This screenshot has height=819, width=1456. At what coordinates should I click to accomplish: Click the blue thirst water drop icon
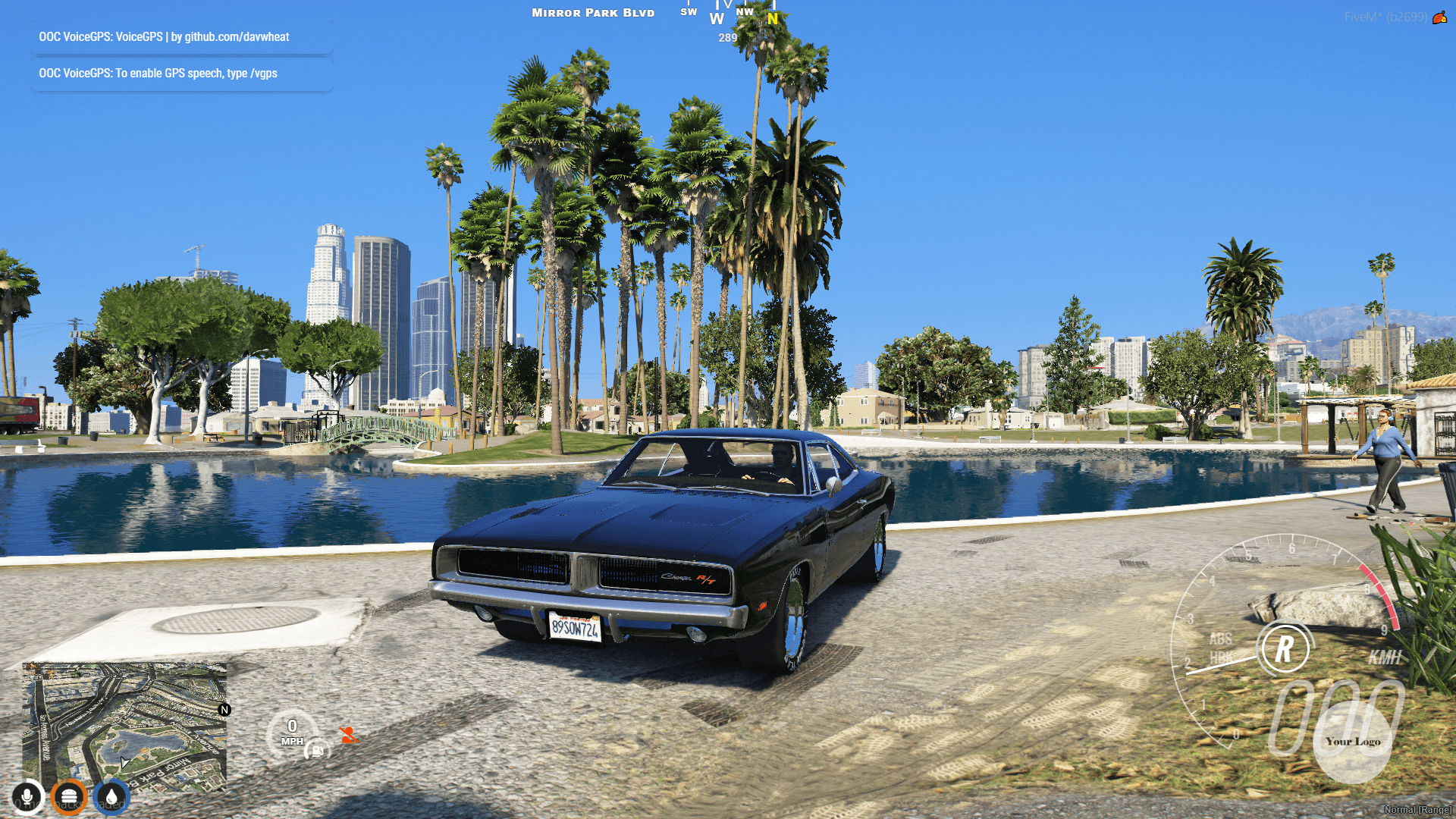coord(111,797)
